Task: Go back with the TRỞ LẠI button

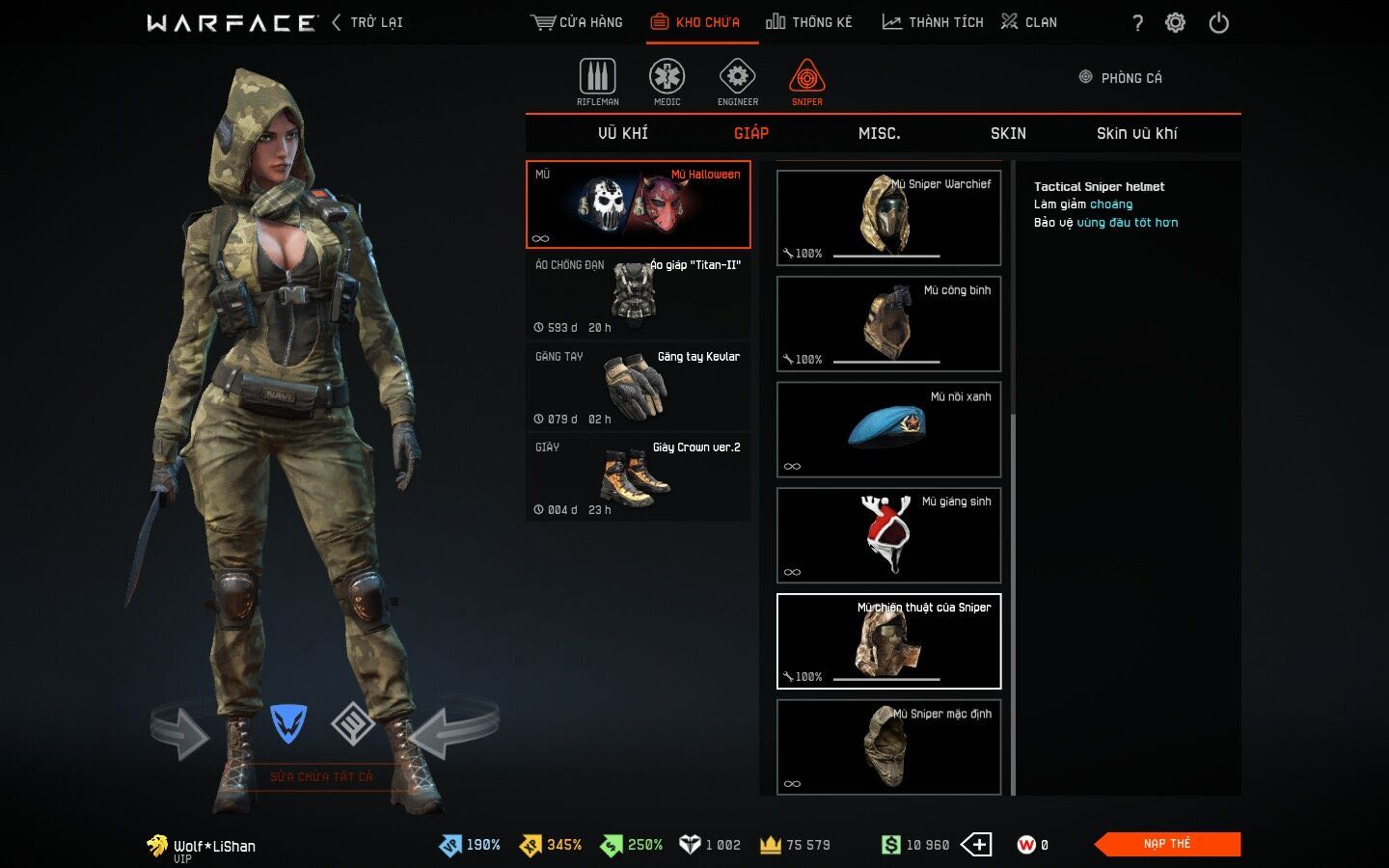Action: 368,22
